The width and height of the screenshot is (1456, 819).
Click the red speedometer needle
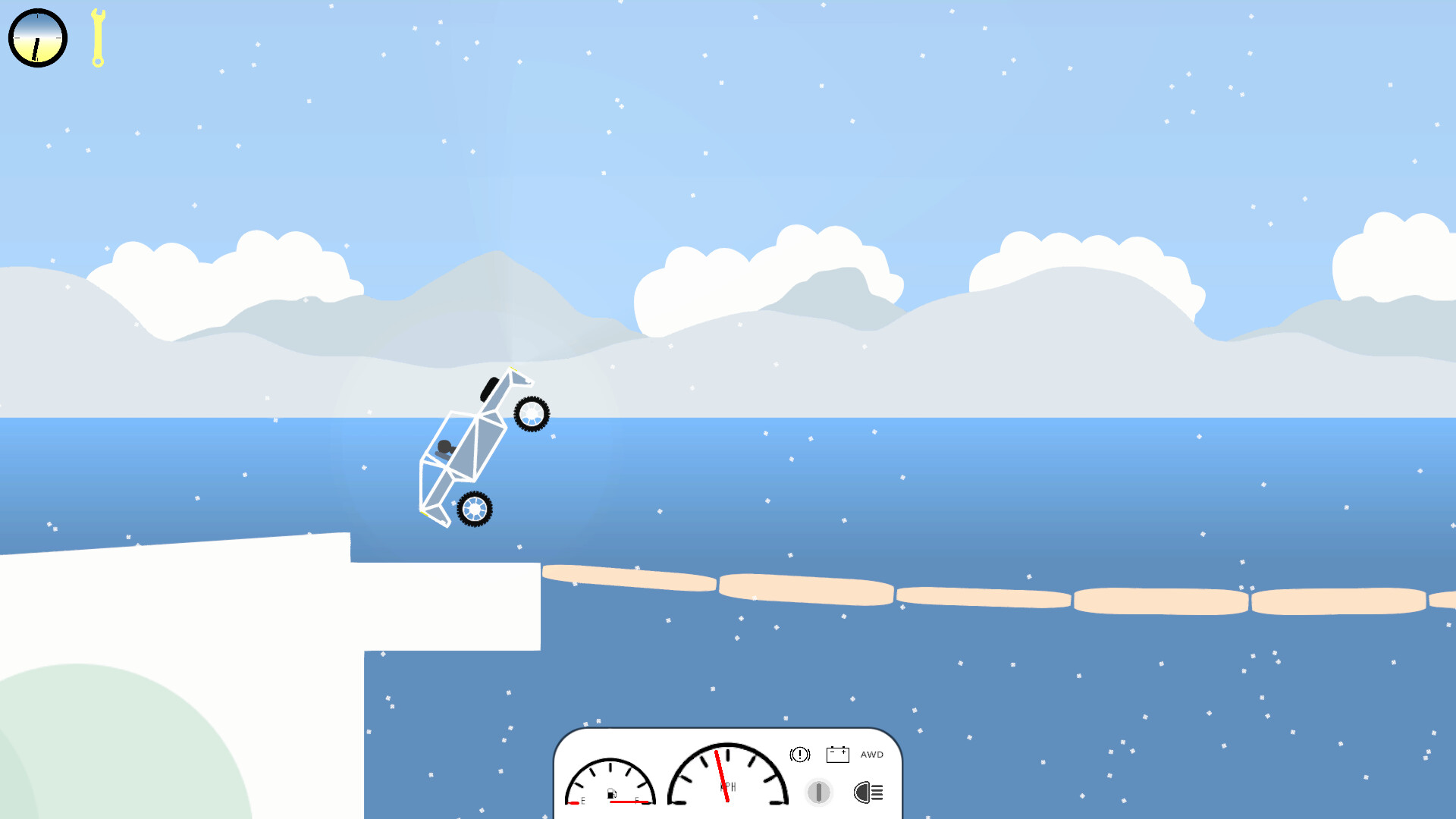pyautogui.click(x=720, y=775)
